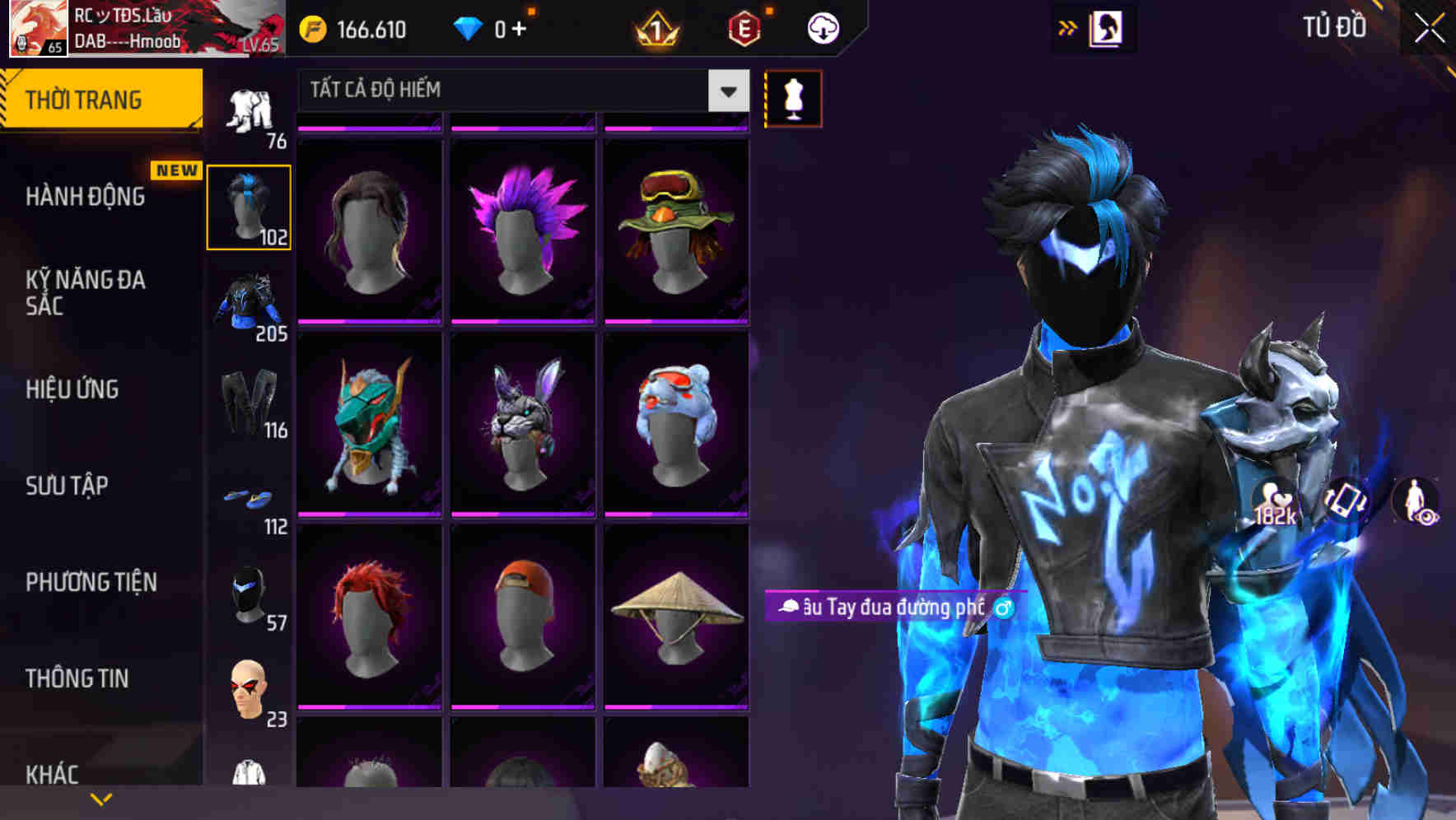Select the footwear category icon labeled 112
The height and width of the screenshot is (820, 1456).
click(250, 498)
